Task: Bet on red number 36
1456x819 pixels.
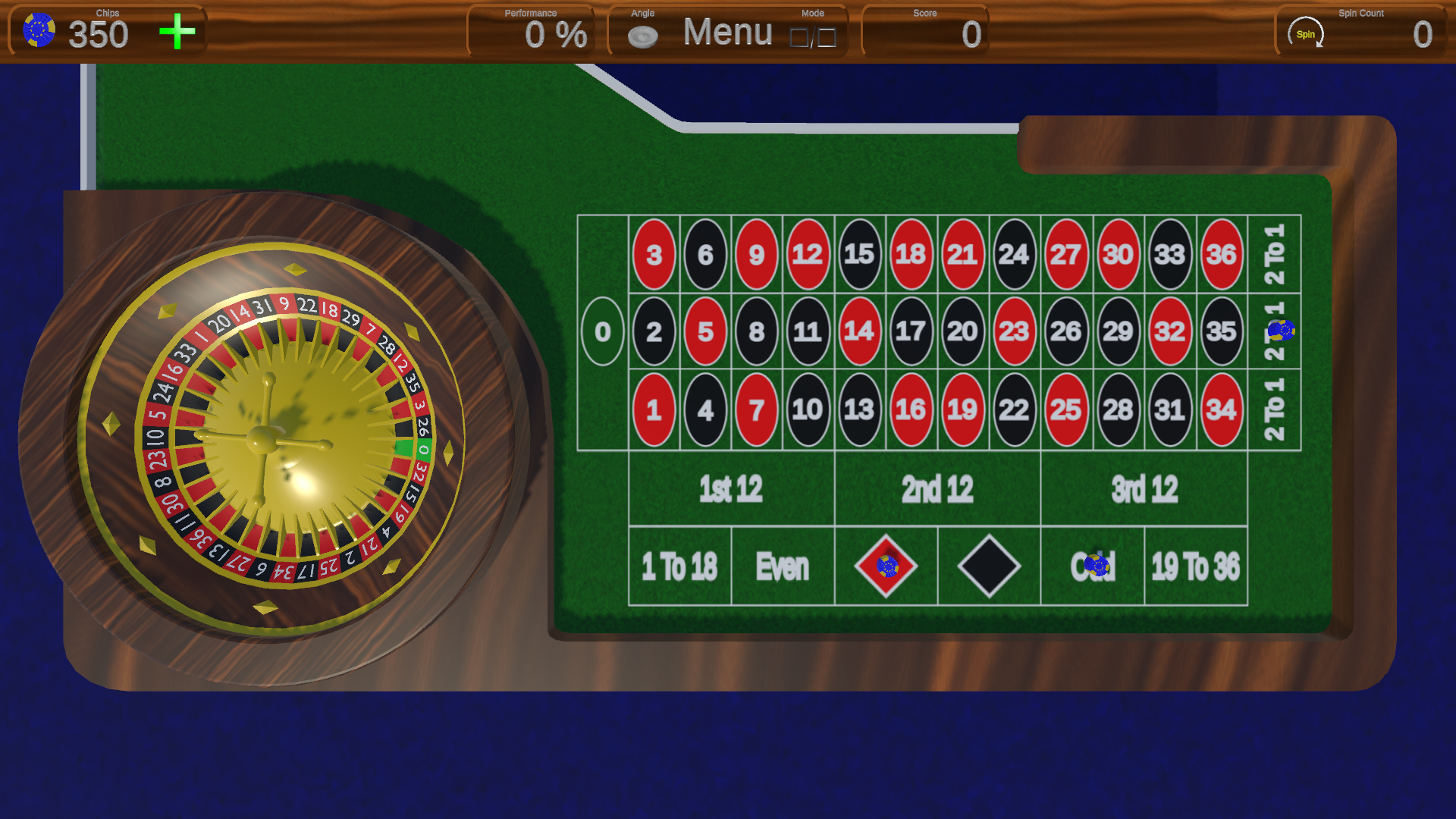Action: [x=1221, y=254]
